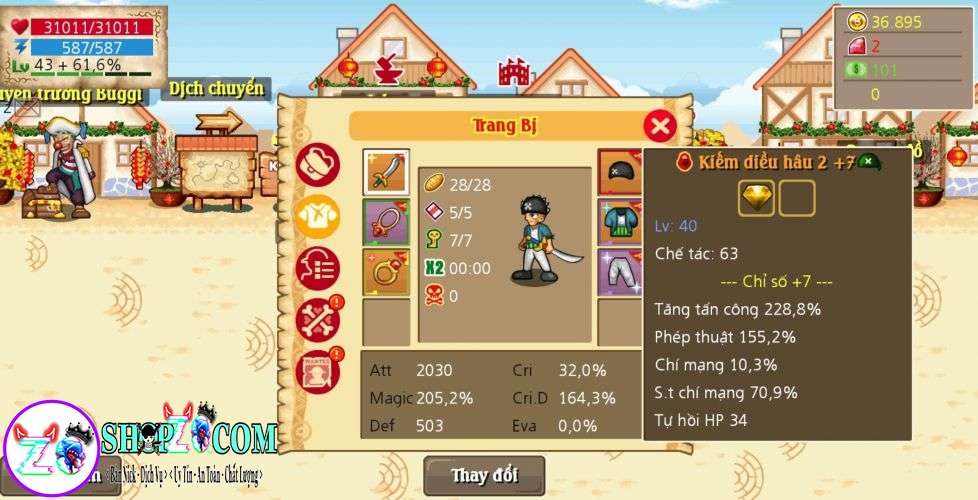Select the teal jacket armor slot
This screenshot has height=500, width=978.
click(x=620, y=221)
